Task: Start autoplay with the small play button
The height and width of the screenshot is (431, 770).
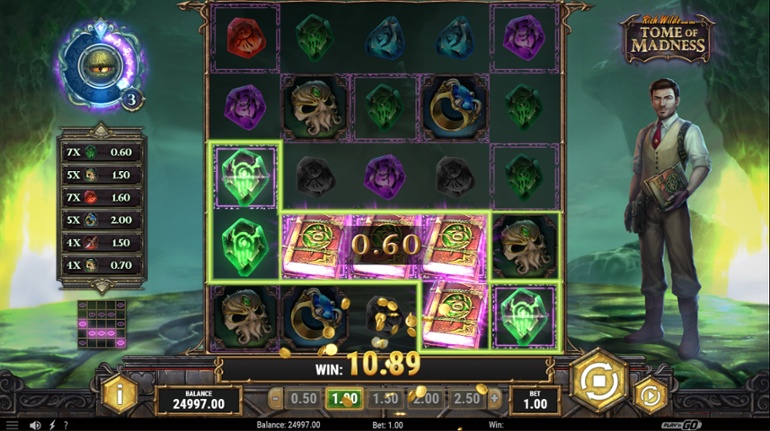Action: [651, 394]
